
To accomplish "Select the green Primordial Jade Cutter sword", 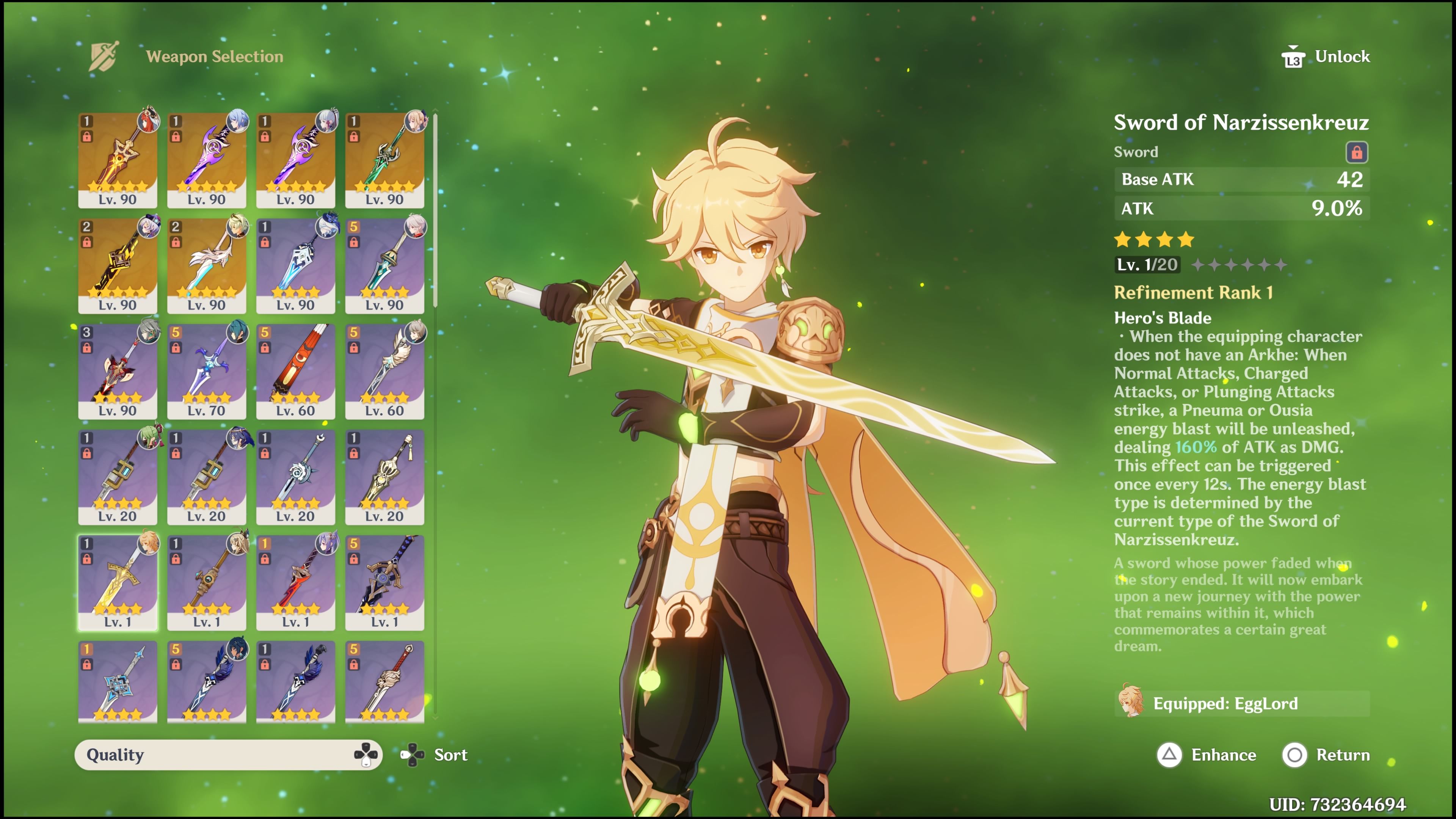I will [x=384, y=159].
